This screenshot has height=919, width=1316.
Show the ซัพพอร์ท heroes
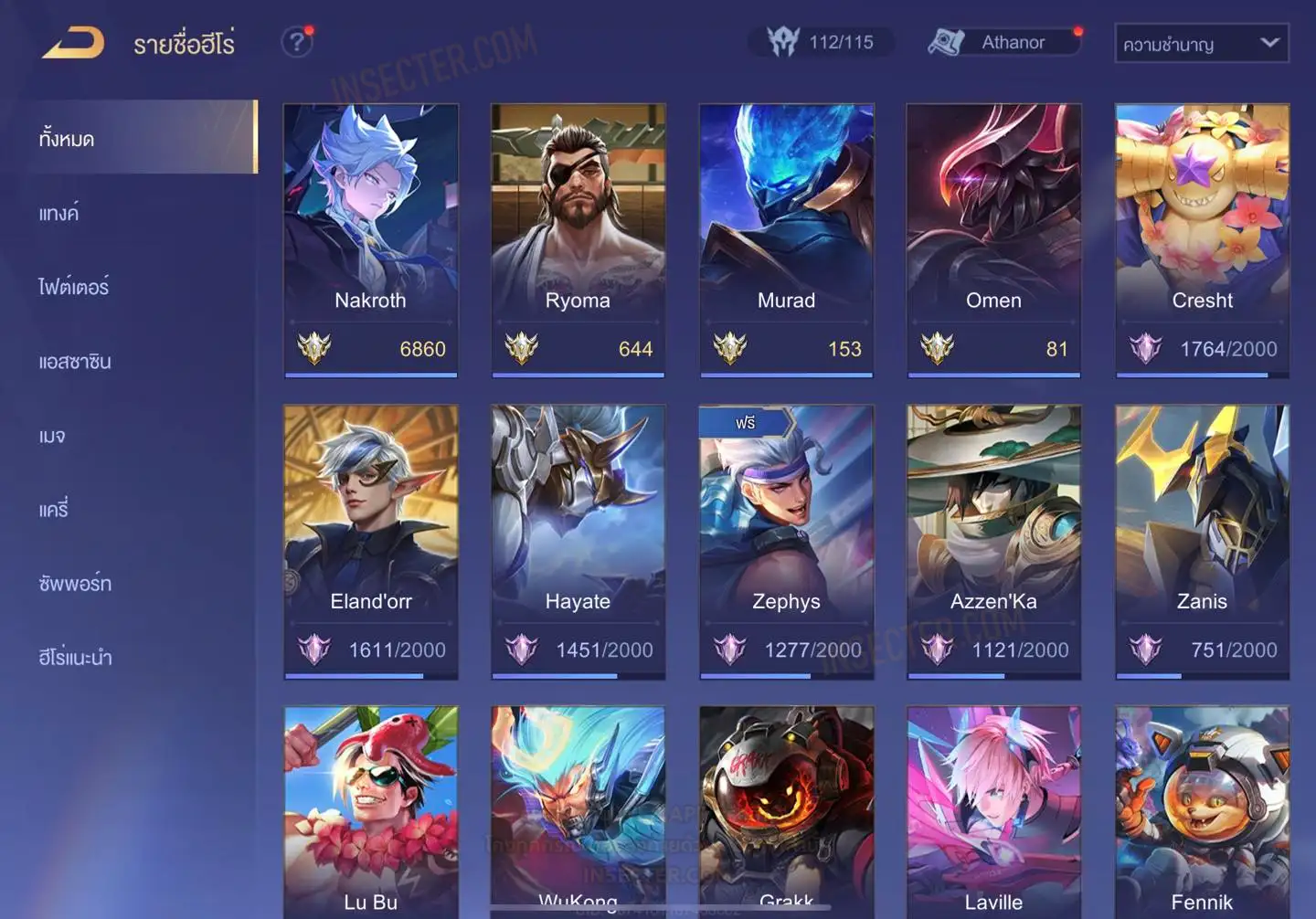point(75,584)
